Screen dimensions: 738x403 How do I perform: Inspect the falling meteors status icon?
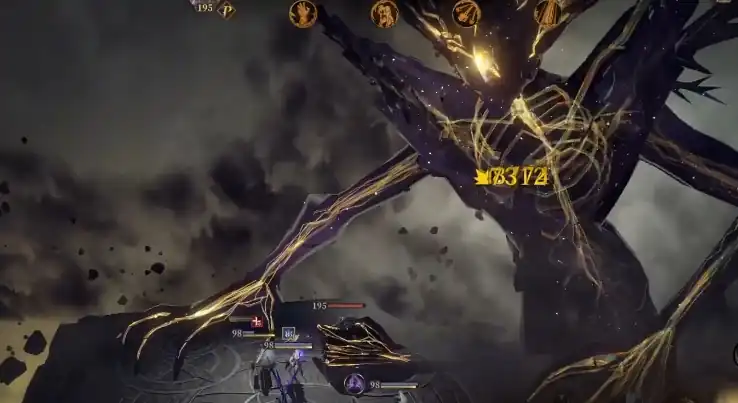(x=465, y=12)
